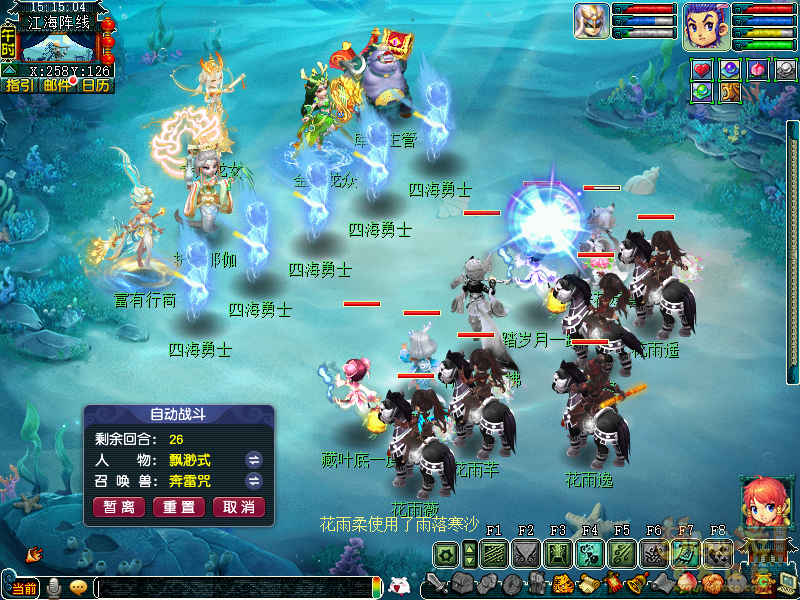This screenshot has height=600, width=800.
Task: Select the blue-haired player character portrait
Action: [706, 24]
